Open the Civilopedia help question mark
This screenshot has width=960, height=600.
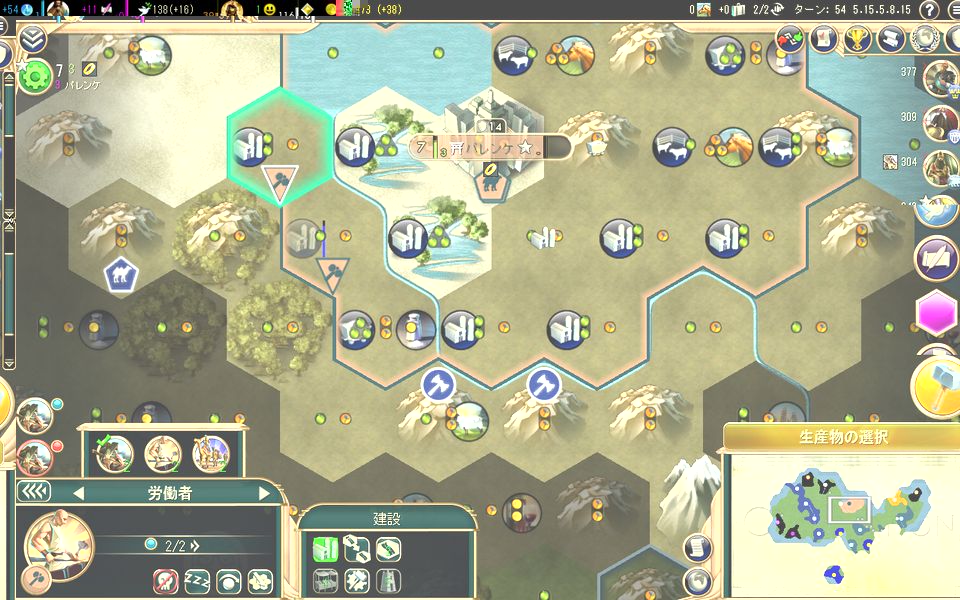point(930,10)
